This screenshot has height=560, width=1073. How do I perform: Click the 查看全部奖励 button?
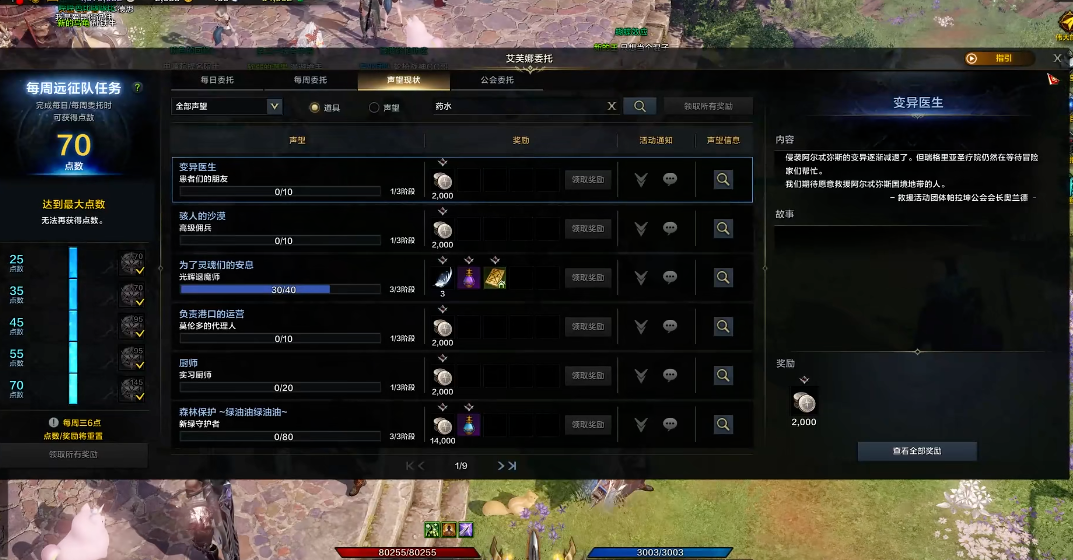tap(917, 451)
